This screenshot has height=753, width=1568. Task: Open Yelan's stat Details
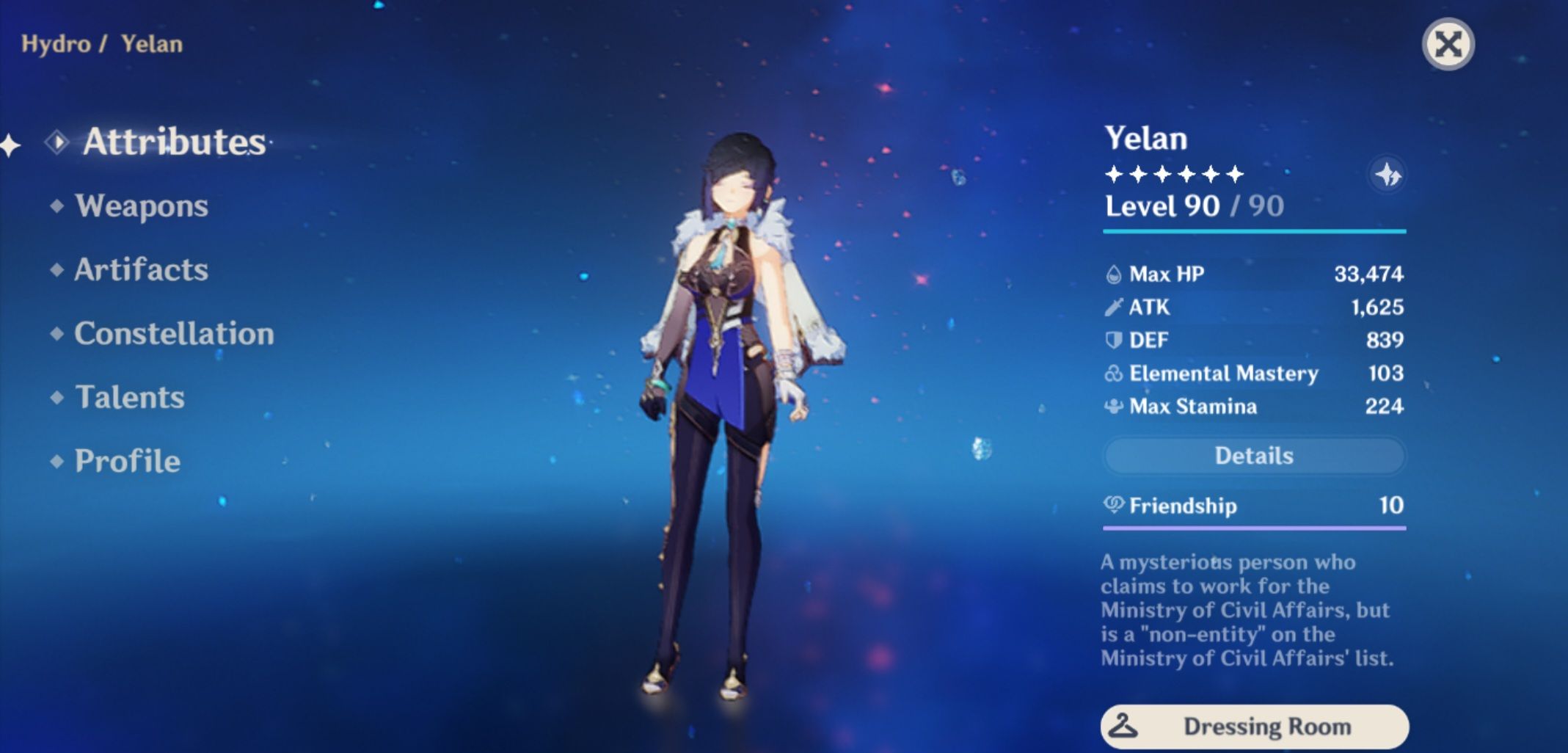tap(1253, 456)
